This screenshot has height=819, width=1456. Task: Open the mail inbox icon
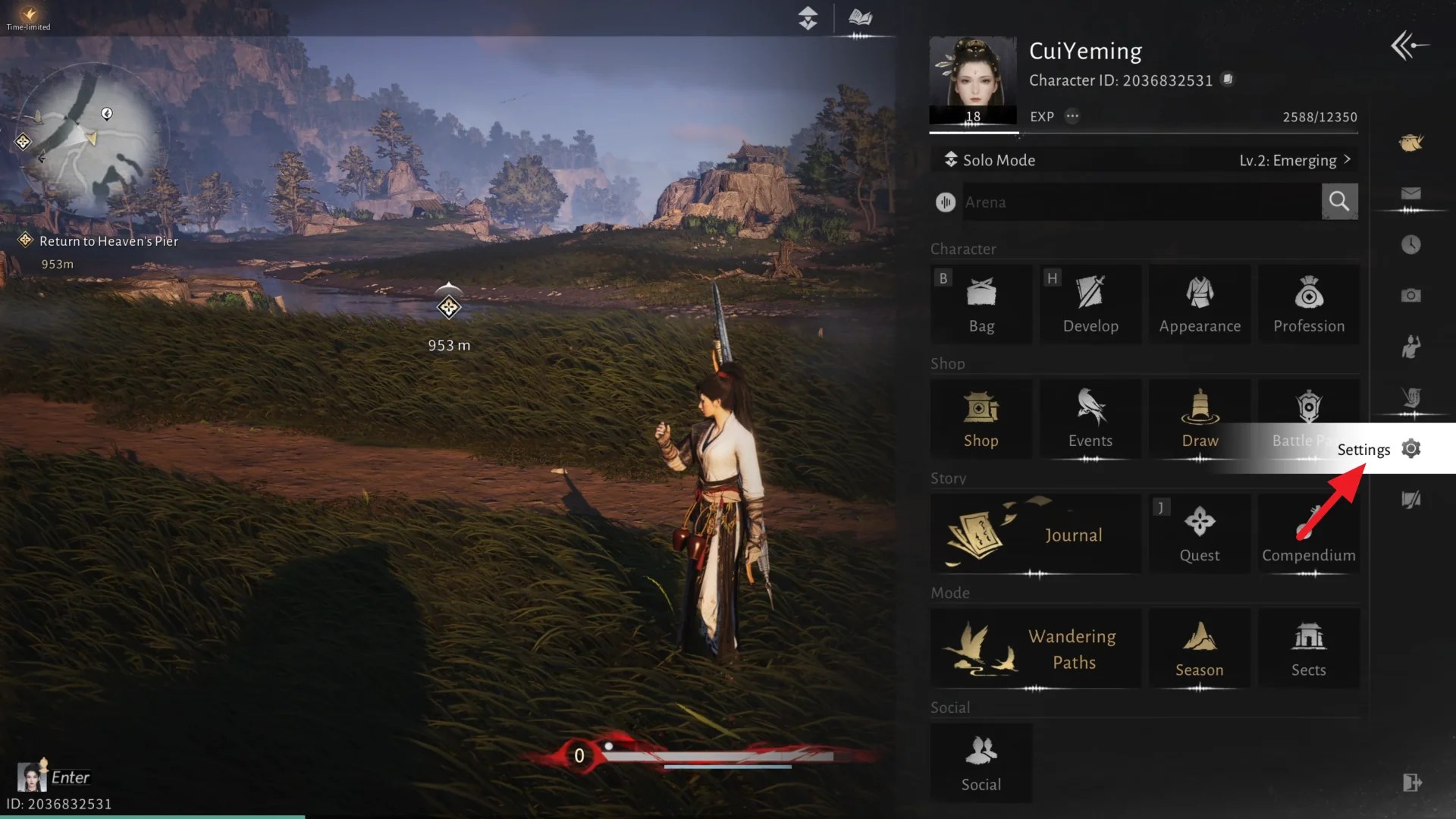(x=1410, y=193)
